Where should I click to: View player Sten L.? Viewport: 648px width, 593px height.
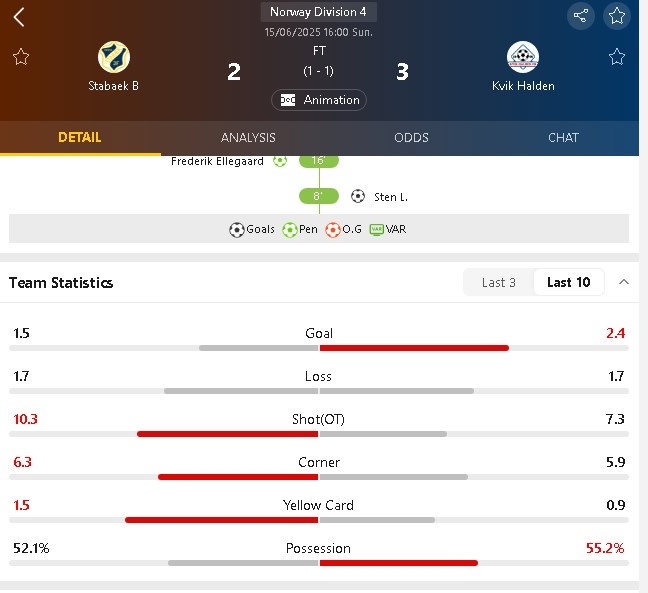[390, 197]
